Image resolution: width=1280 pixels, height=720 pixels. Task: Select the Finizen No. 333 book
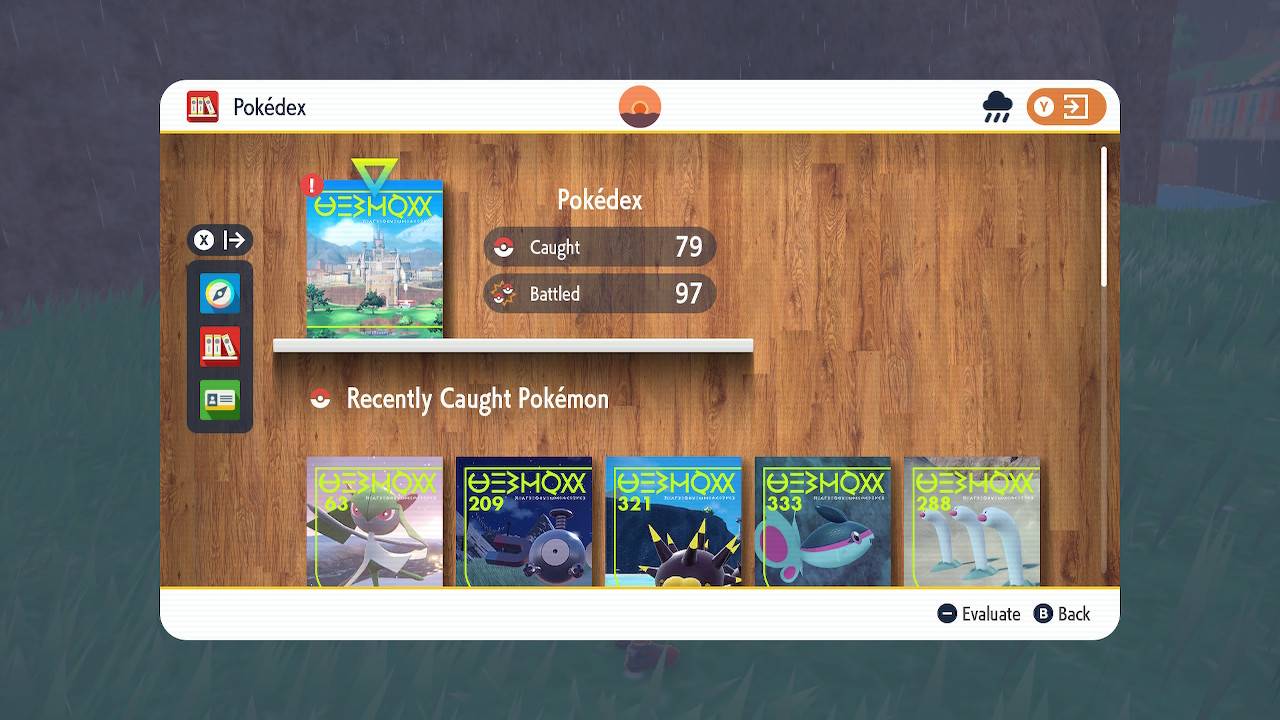coord(822,522)
